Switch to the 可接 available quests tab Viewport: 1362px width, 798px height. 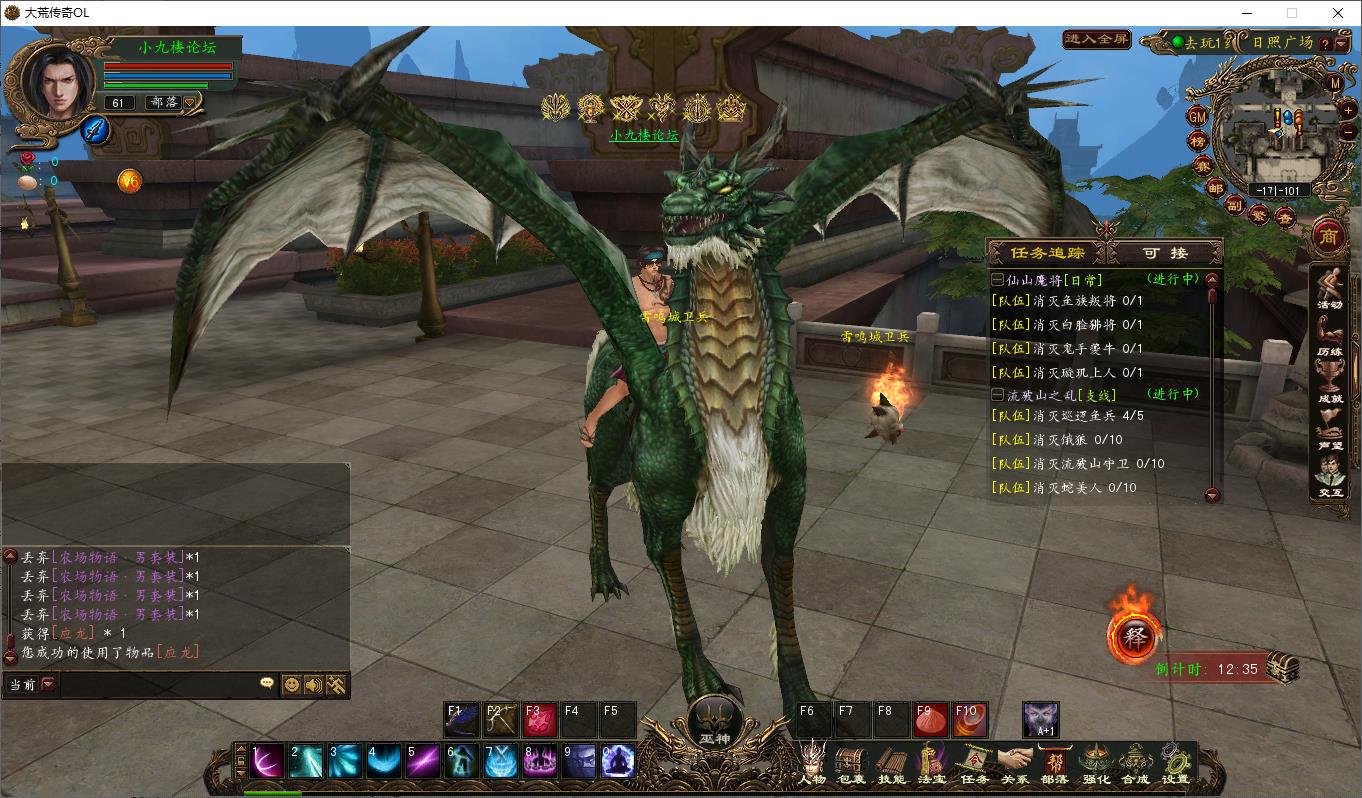(1166, 253)
